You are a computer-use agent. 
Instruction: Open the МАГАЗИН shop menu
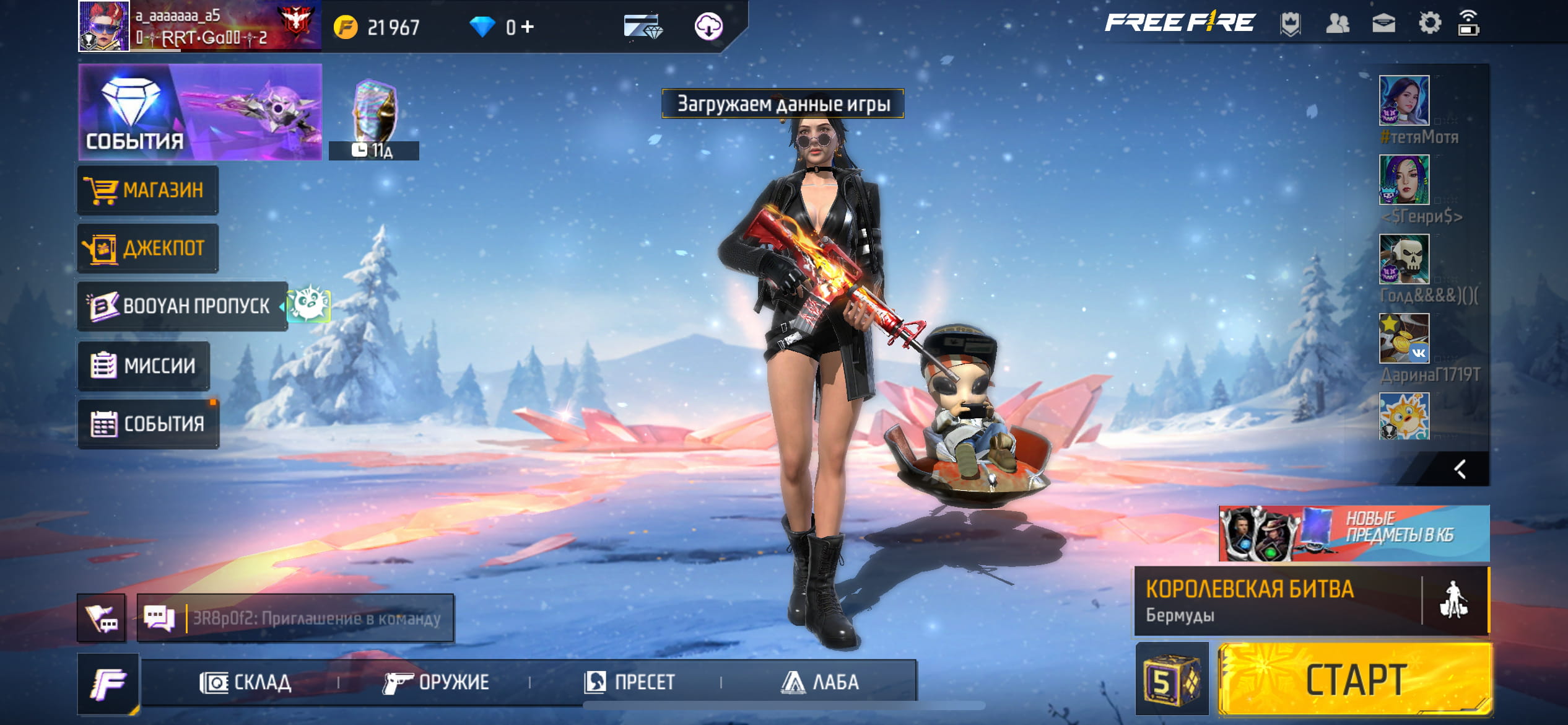coord(147,190)
